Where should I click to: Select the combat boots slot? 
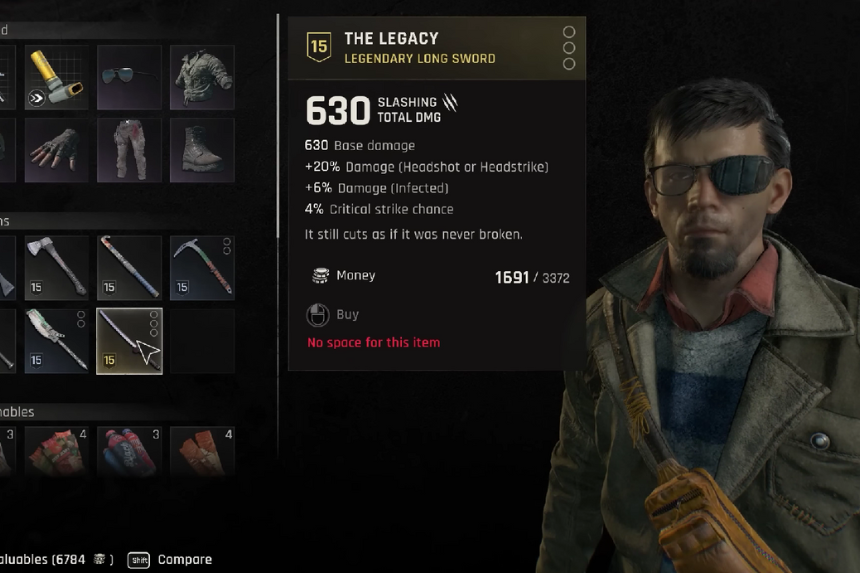(x=202, y=150)
